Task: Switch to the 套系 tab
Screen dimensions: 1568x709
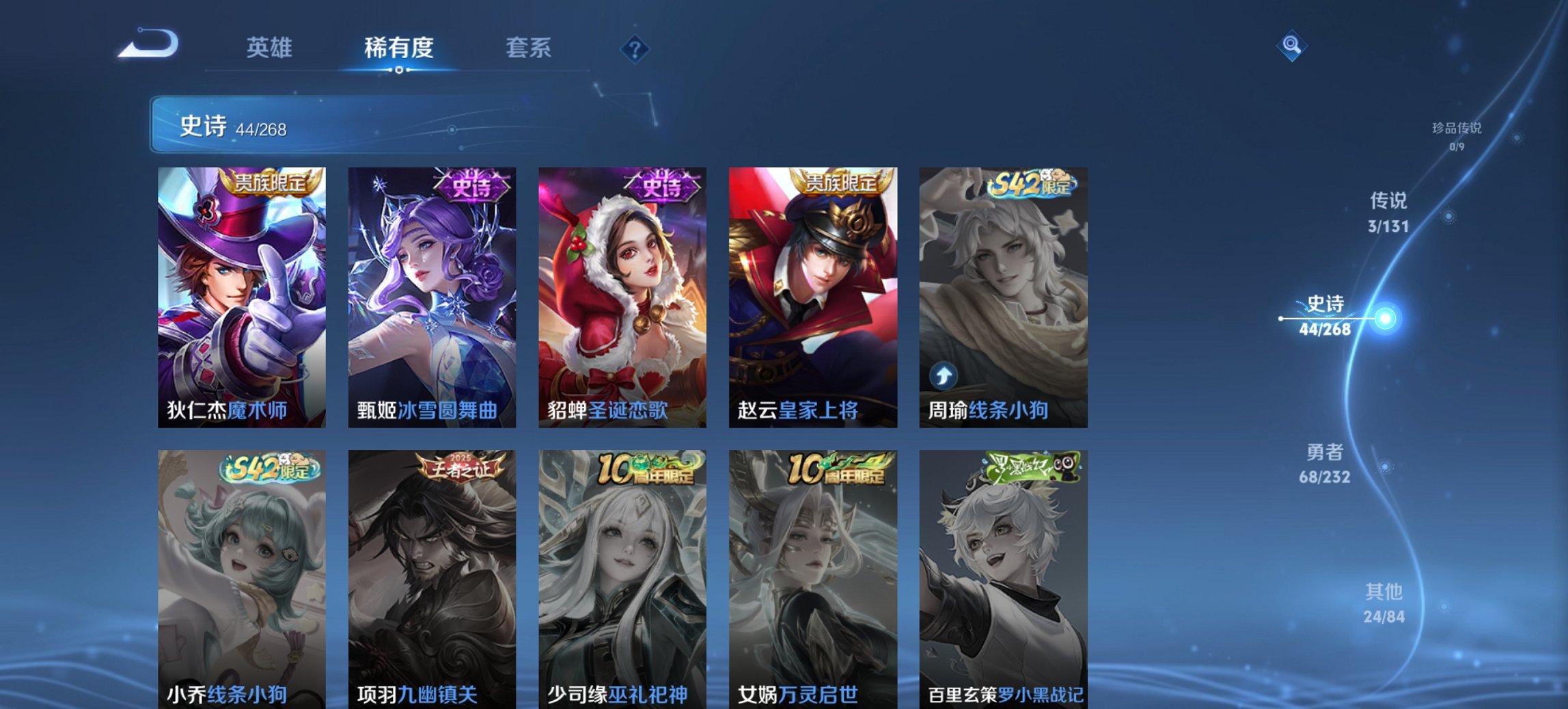Action: coord(529,48)
